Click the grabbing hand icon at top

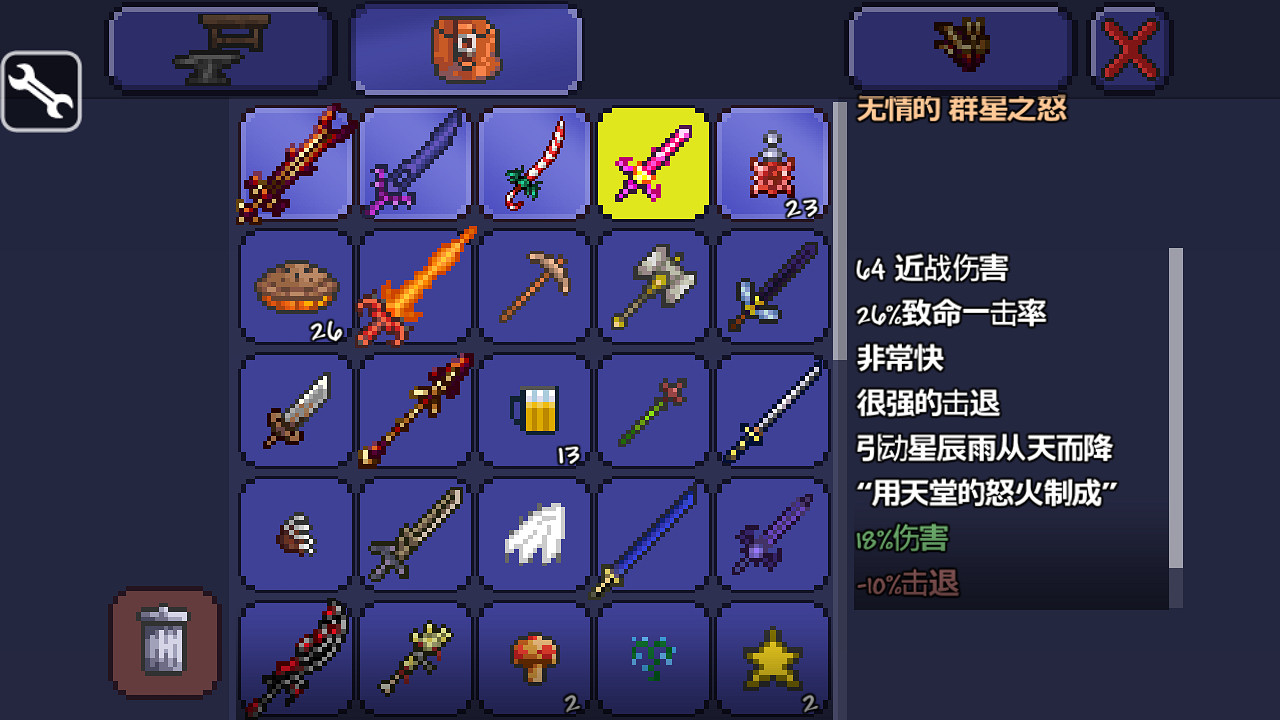point(959,47)
